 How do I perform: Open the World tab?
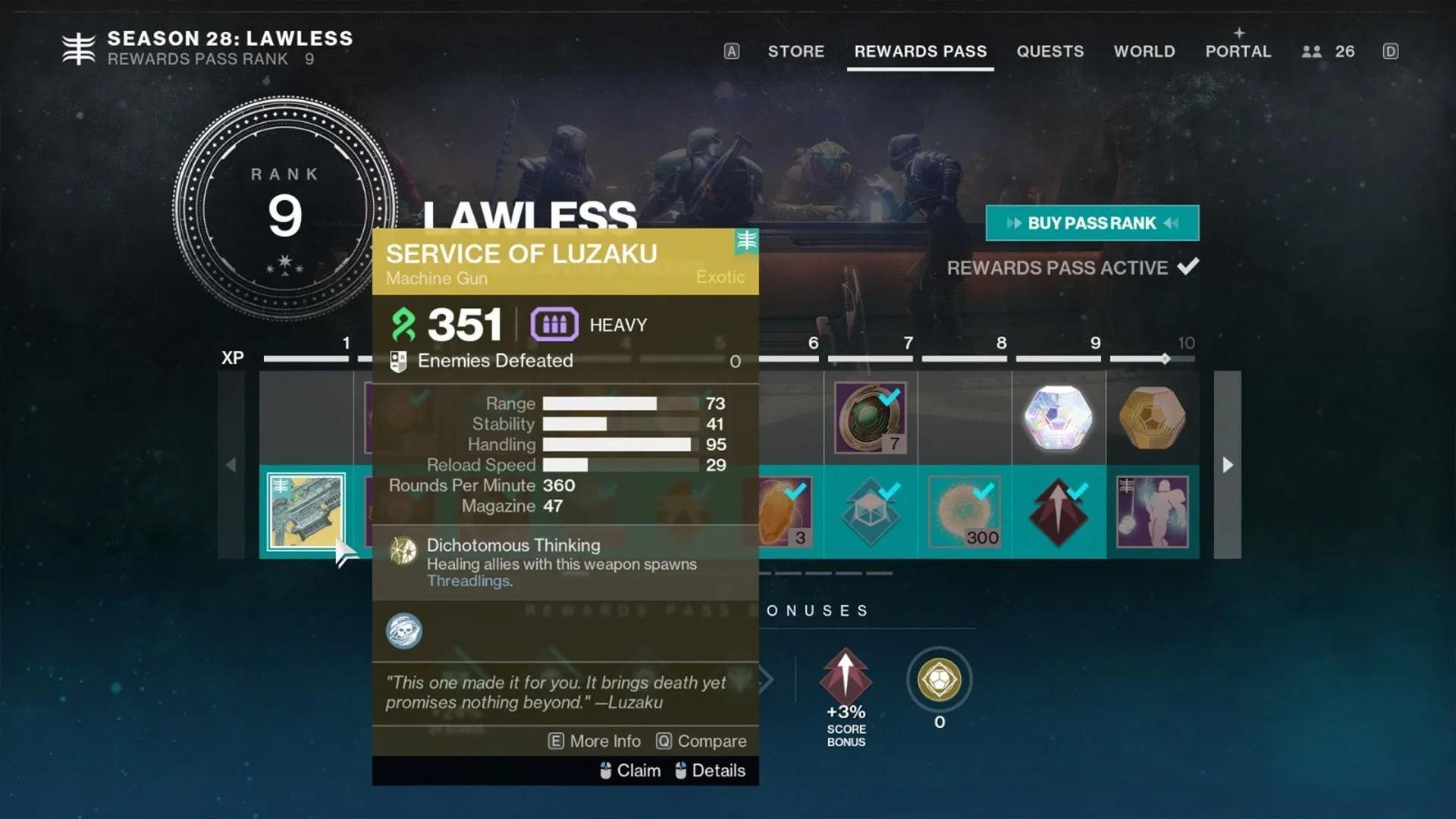click(1144, 52)
